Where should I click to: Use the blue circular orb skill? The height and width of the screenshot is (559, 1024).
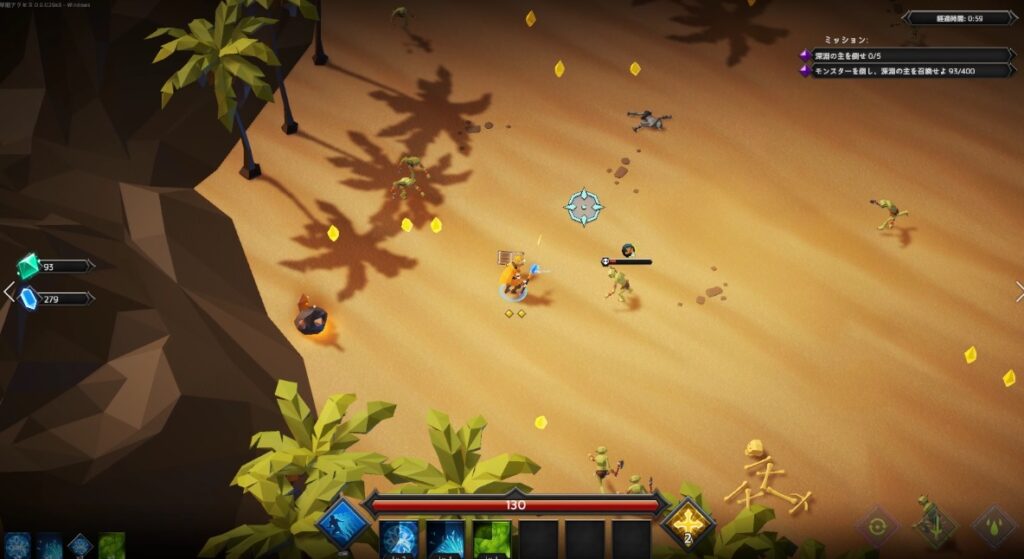[399, 540]
